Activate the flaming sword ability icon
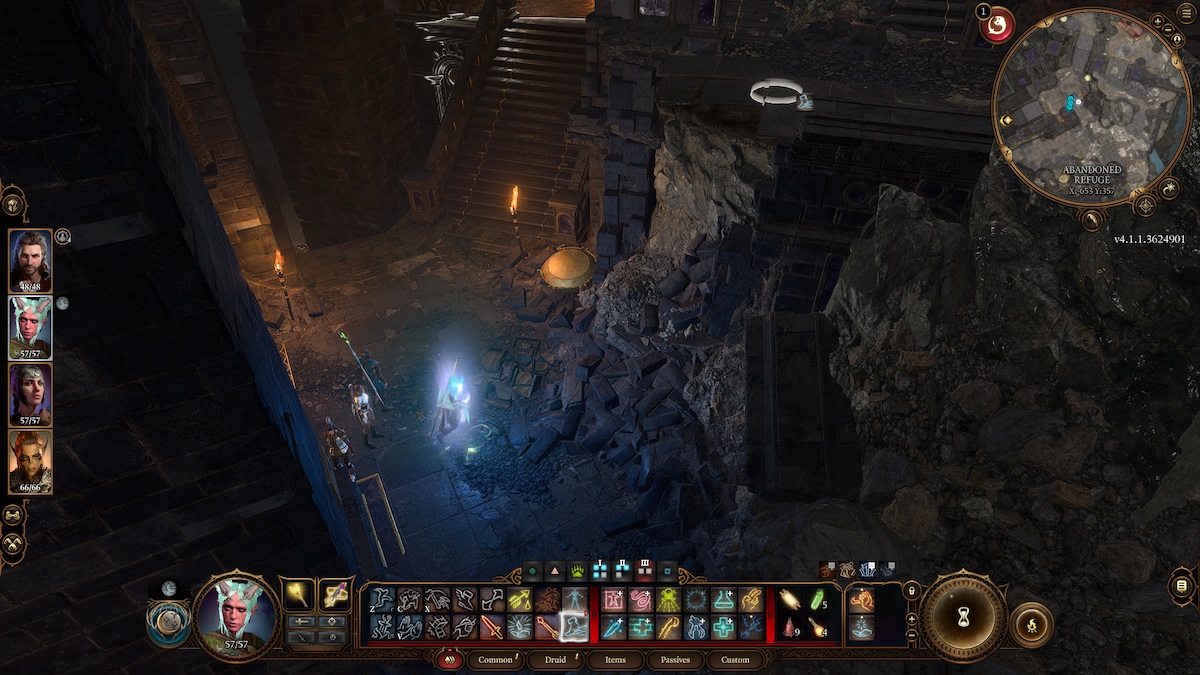1200x675 pixels. coord(491,628)
